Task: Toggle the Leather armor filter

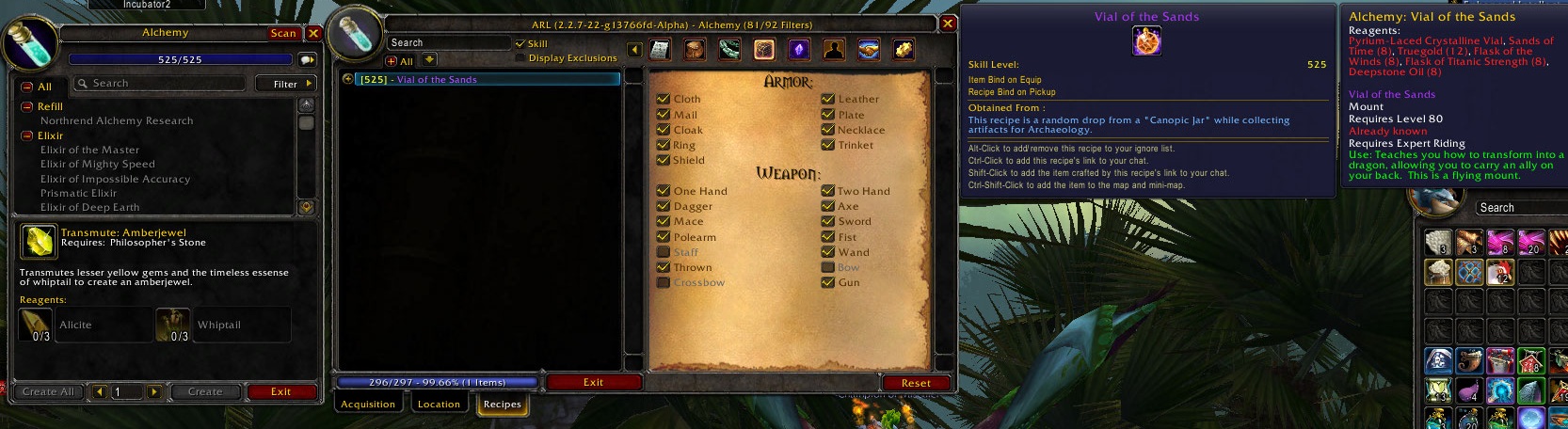Action: (828, 99)
